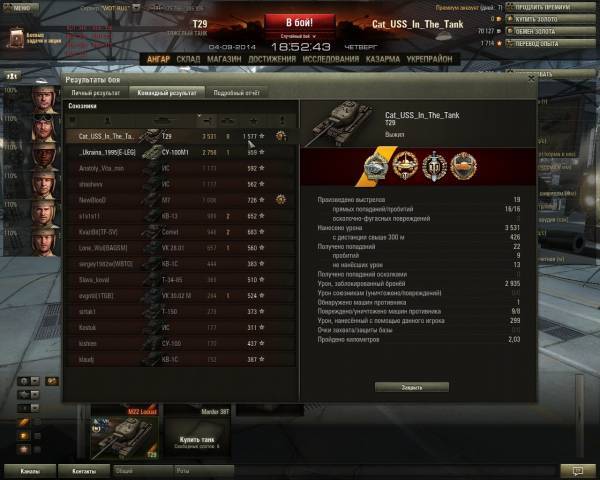
Task: Go to the «КАЗАРМА» barracks section
Action: (x=386, y=59)
